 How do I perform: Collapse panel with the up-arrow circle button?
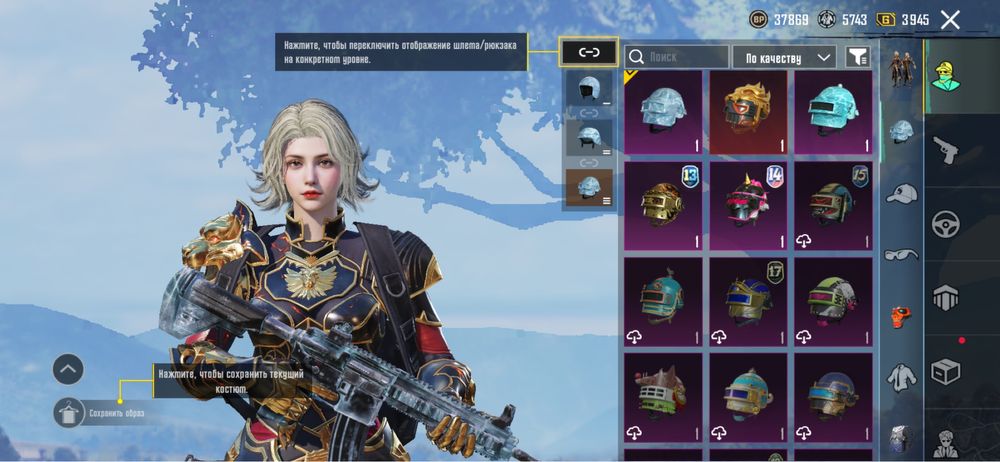pos(68,369)
